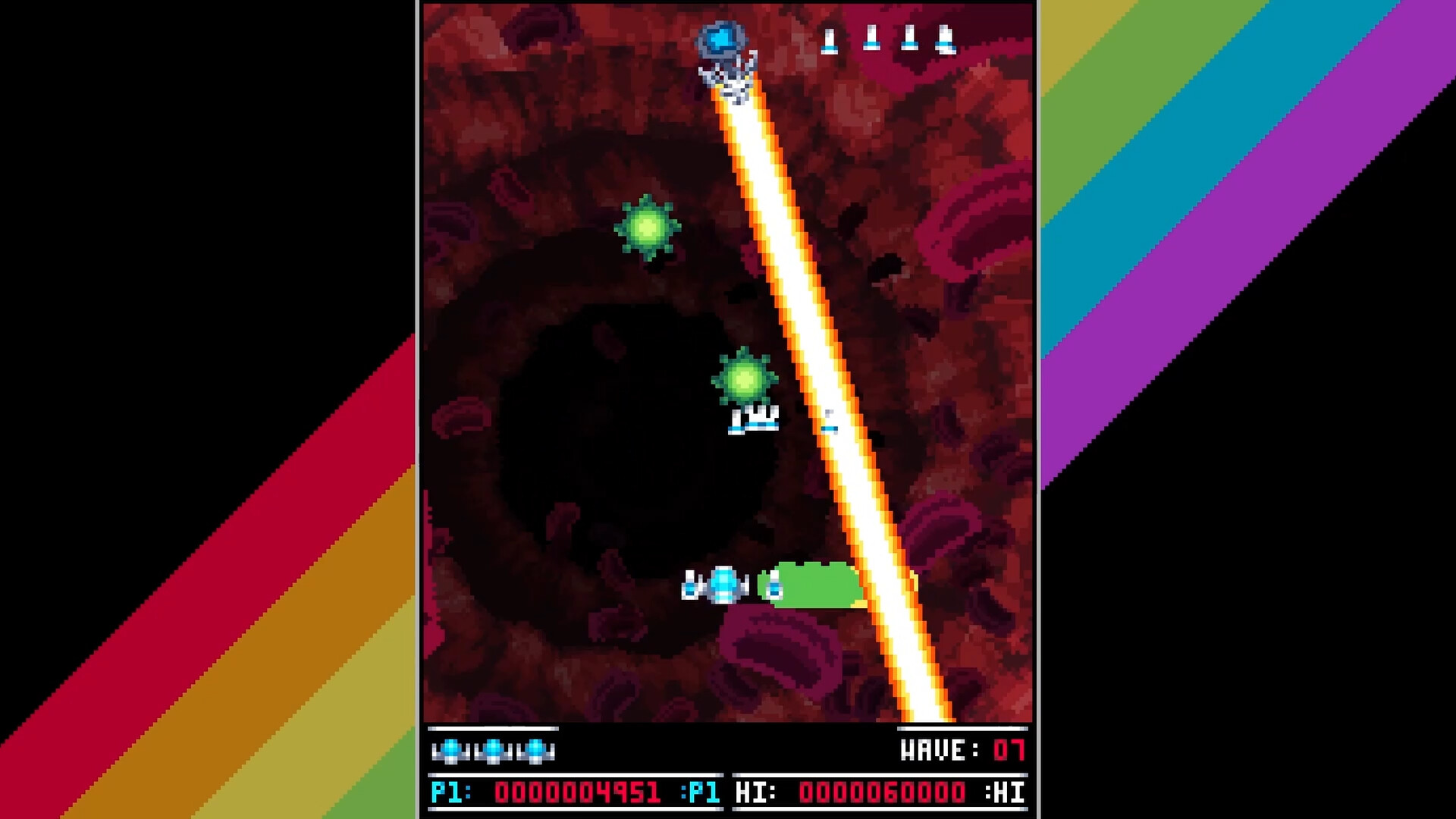Click the white bullets below the green virus
The height and width of the screenshot is (819, 1456).
point(752,421)
